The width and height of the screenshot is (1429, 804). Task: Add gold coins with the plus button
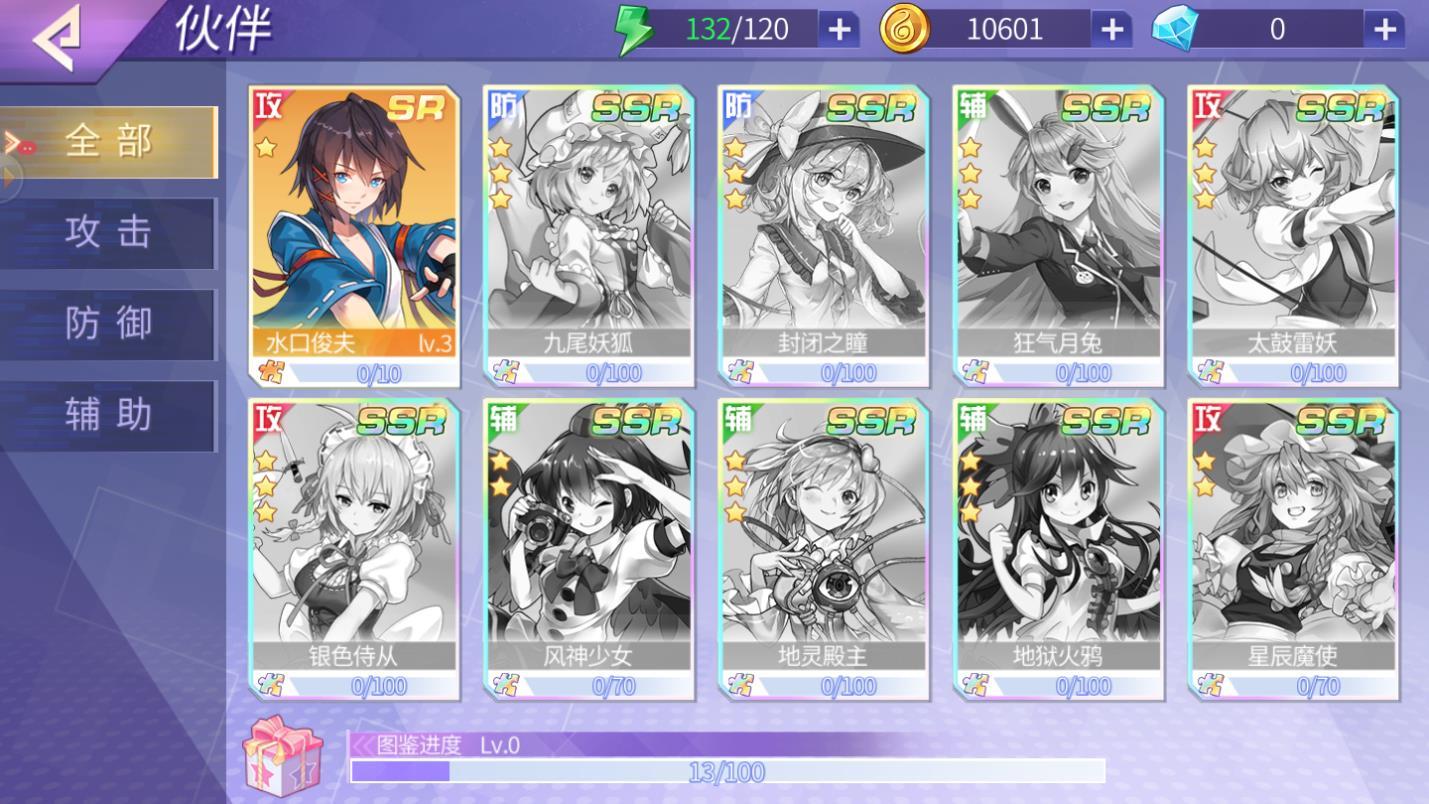pos(1111,30)
